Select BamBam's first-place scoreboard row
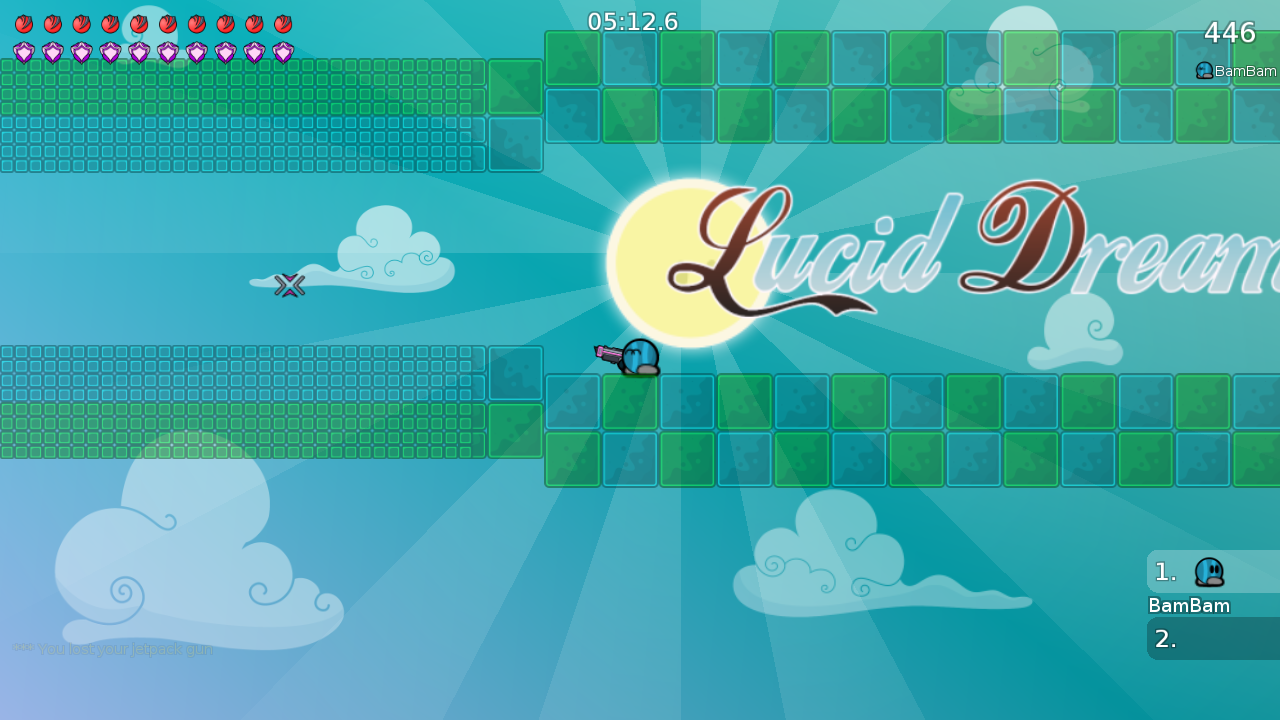 tap(1212, 572)
